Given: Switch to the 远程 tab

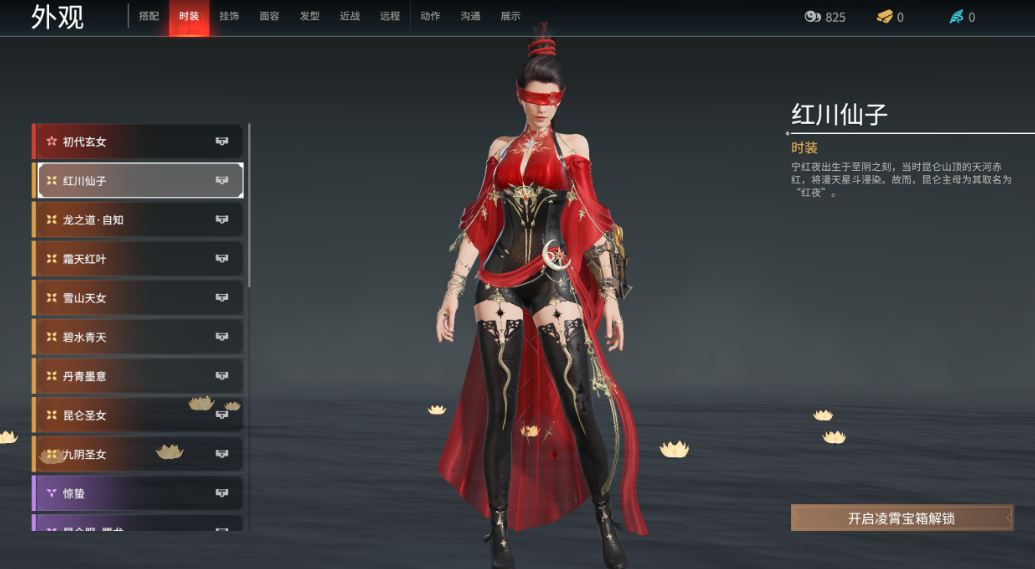Looking at the screenshot, I should click(x=390, y=17).
